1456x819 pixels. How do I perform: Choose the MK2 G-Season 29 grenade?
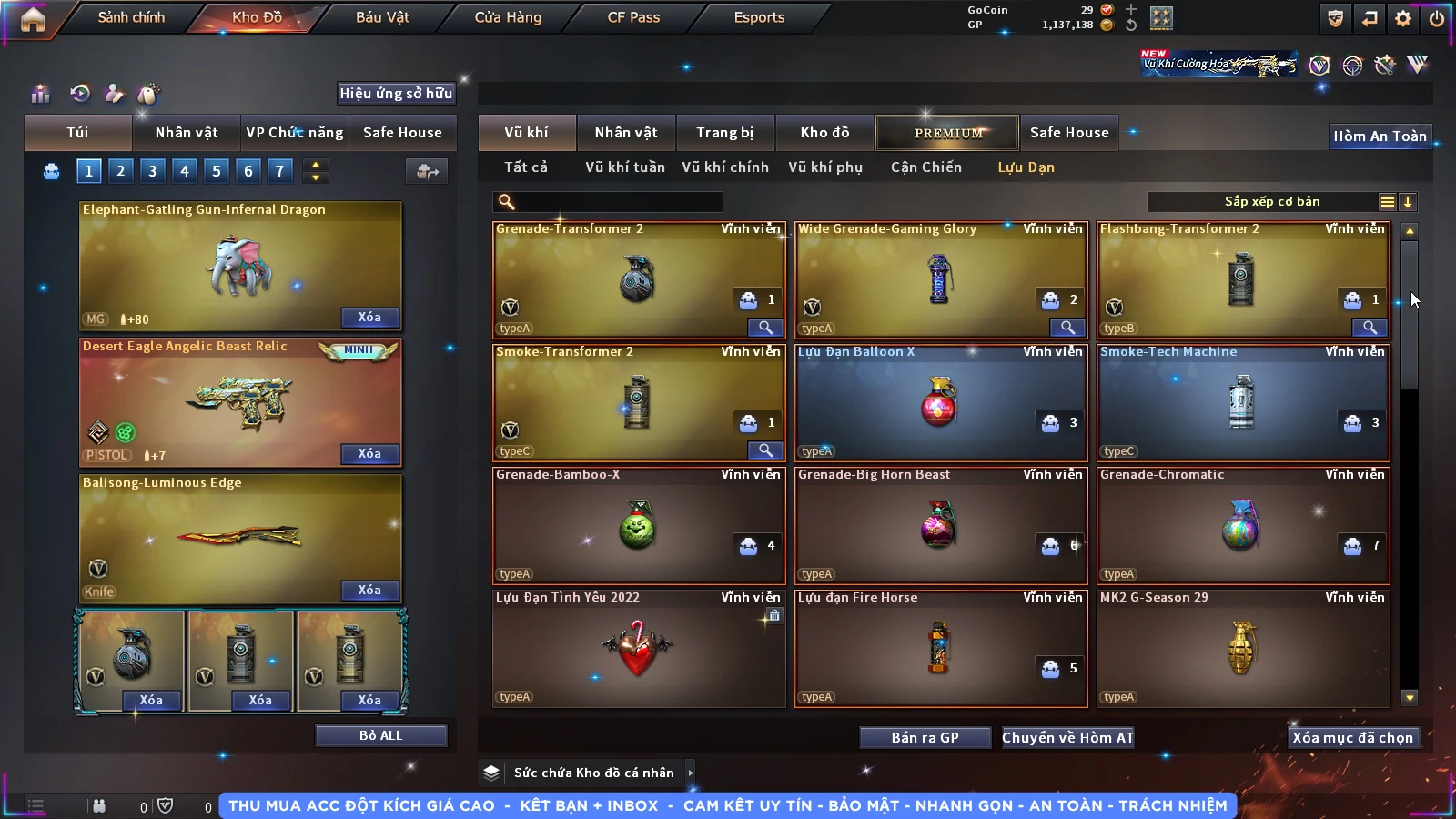(x=1242, y=648)
